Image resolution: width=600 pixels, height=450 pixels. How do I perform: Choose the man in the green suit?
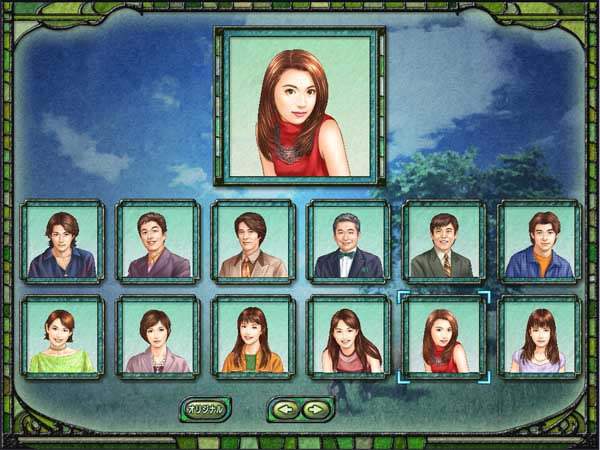[443, 242]
